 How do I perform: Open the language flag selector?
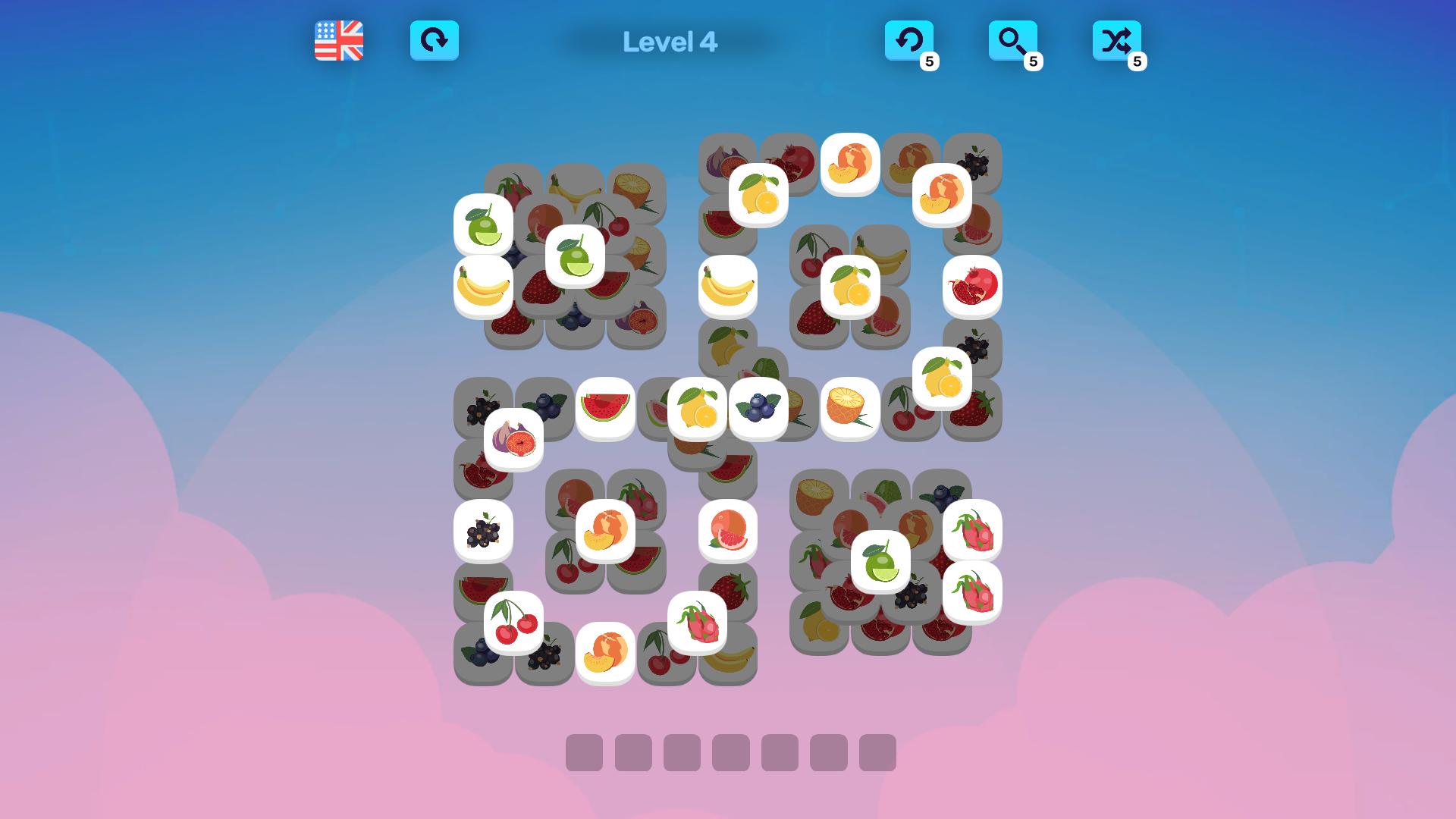pyautogui.click(x=337, y=42)
